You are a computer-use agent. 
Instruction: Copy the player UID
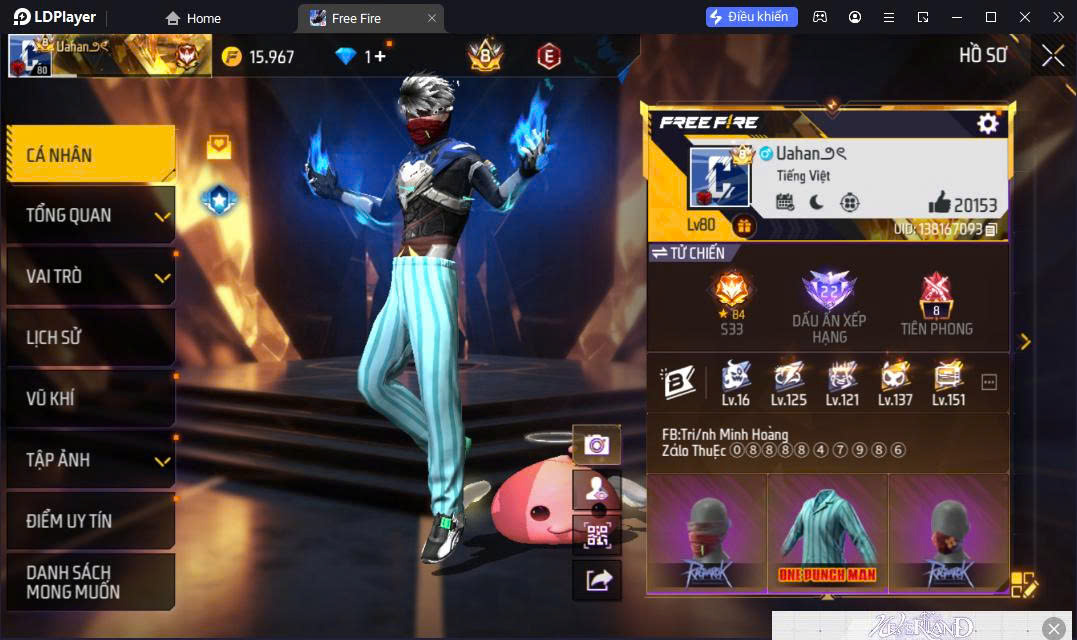click(x=991, y=230)
